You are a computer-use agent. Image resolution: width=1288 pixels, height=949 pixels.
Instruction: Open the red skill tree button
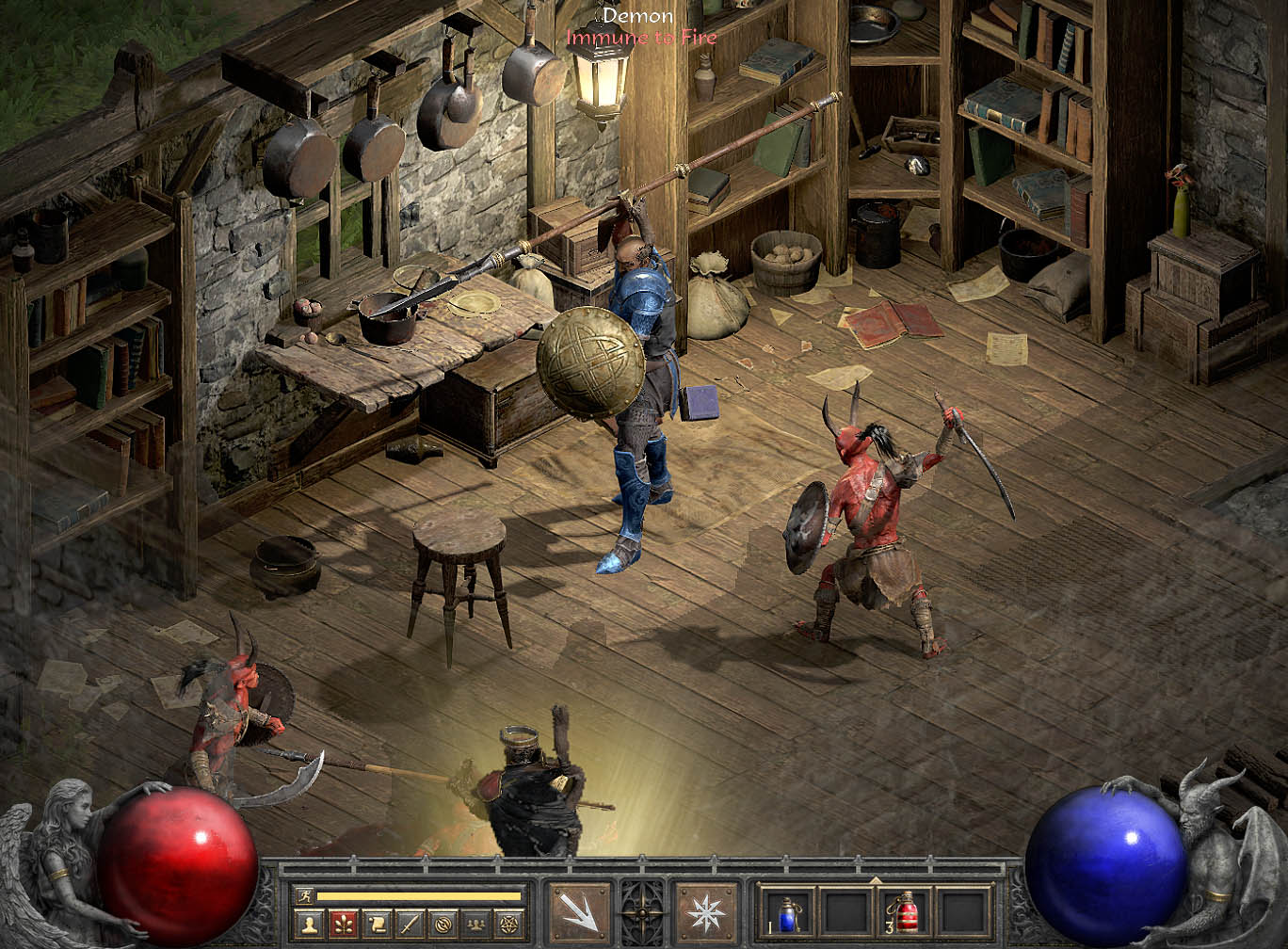click(x=343, y=925)
